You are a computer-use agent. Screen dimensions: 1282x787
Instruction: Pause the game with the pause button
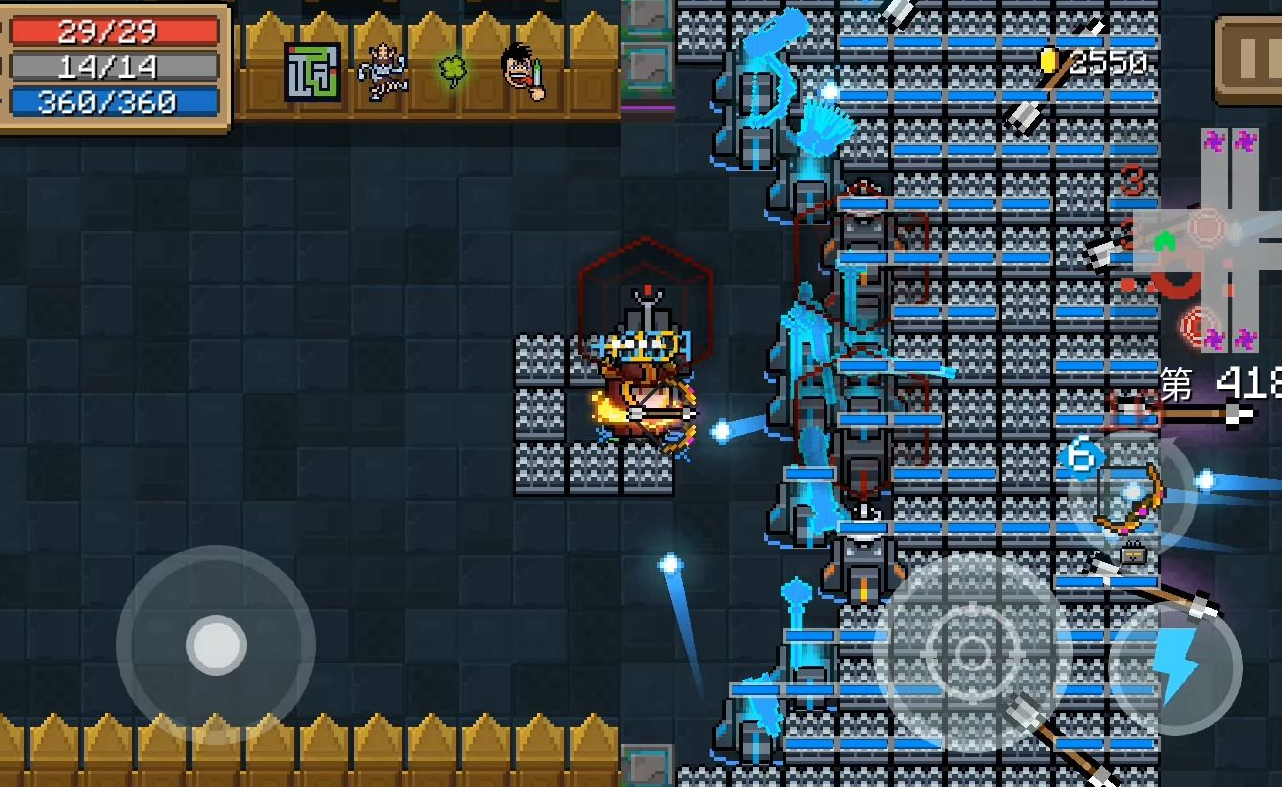[x=1252, y=60]
